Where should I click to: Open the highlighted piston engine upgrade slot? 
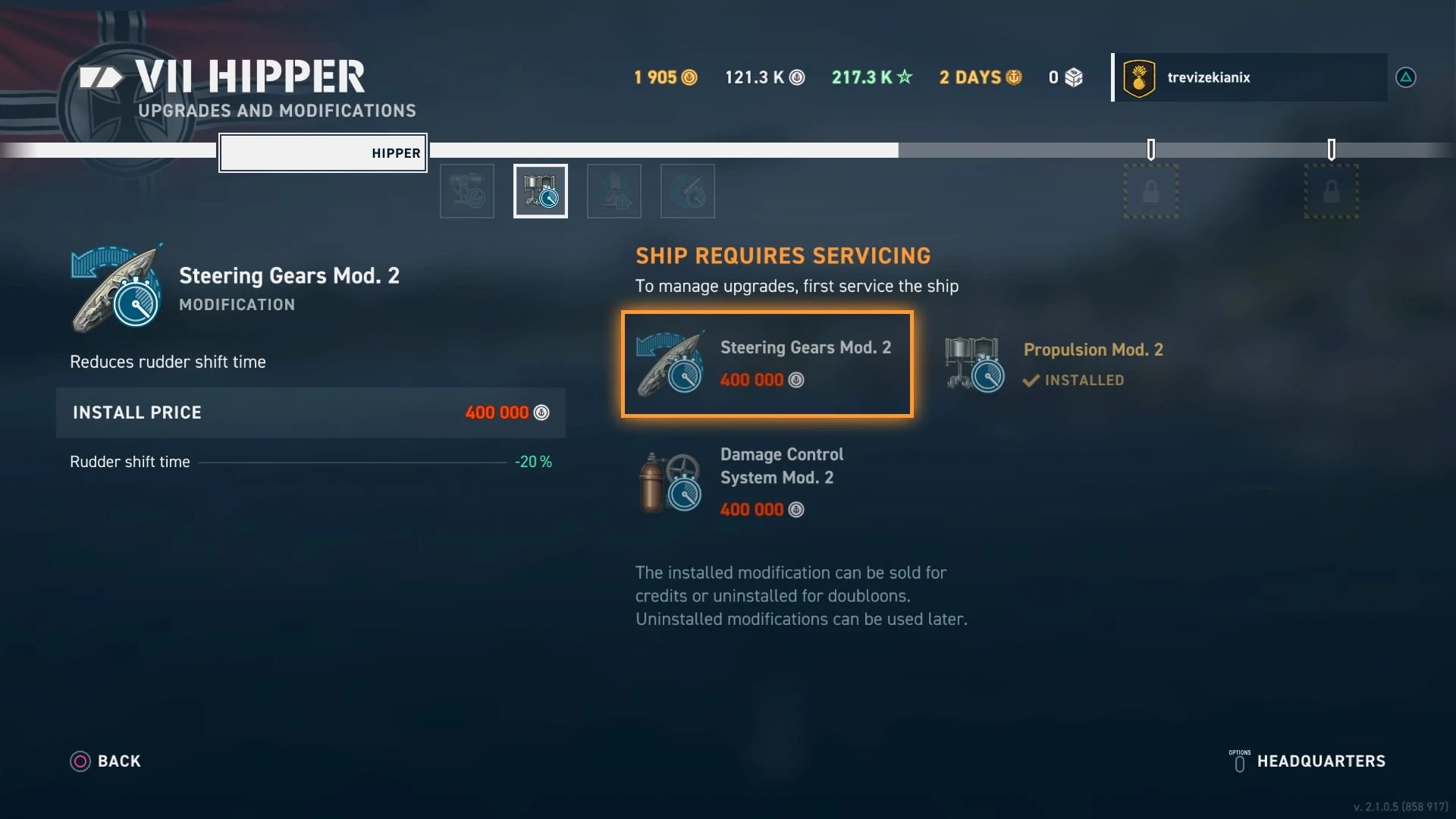tap(541, 191)
